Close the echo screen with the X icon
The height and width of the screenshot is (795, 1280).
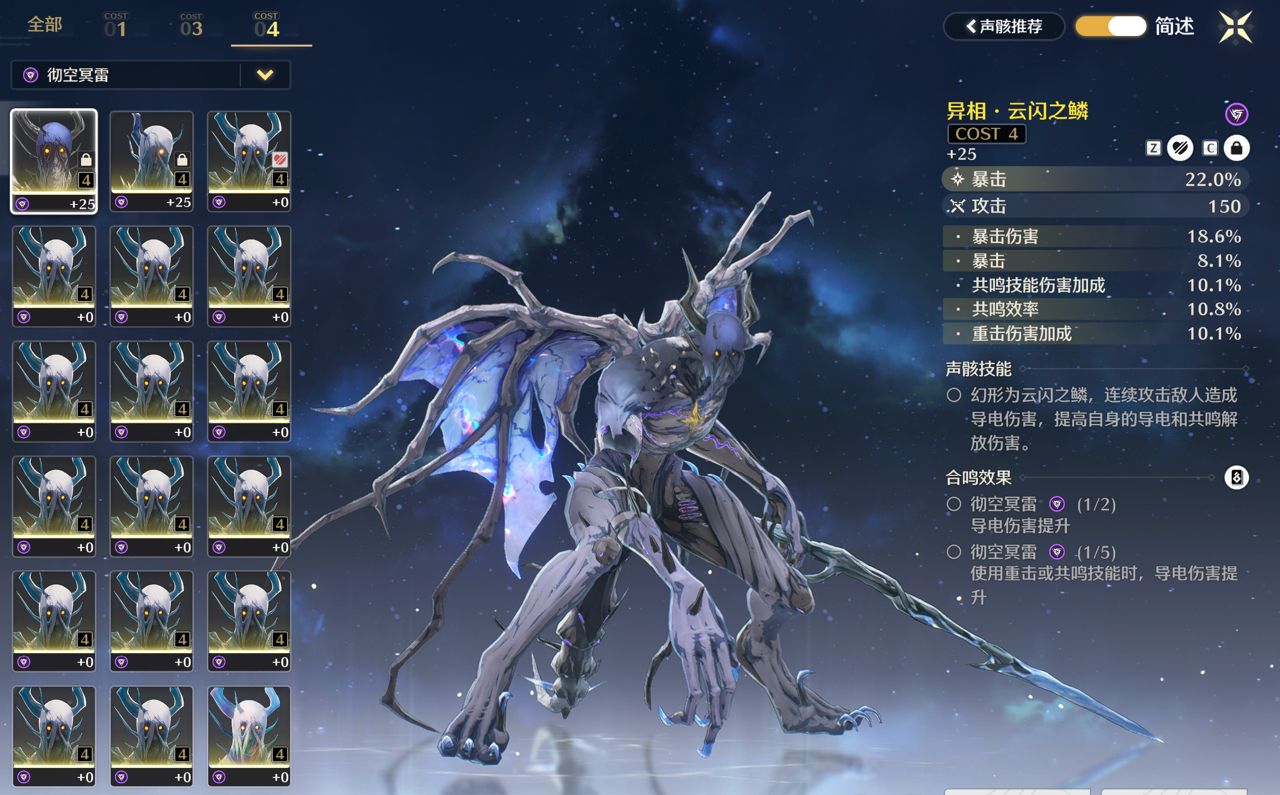(1235, 27)
